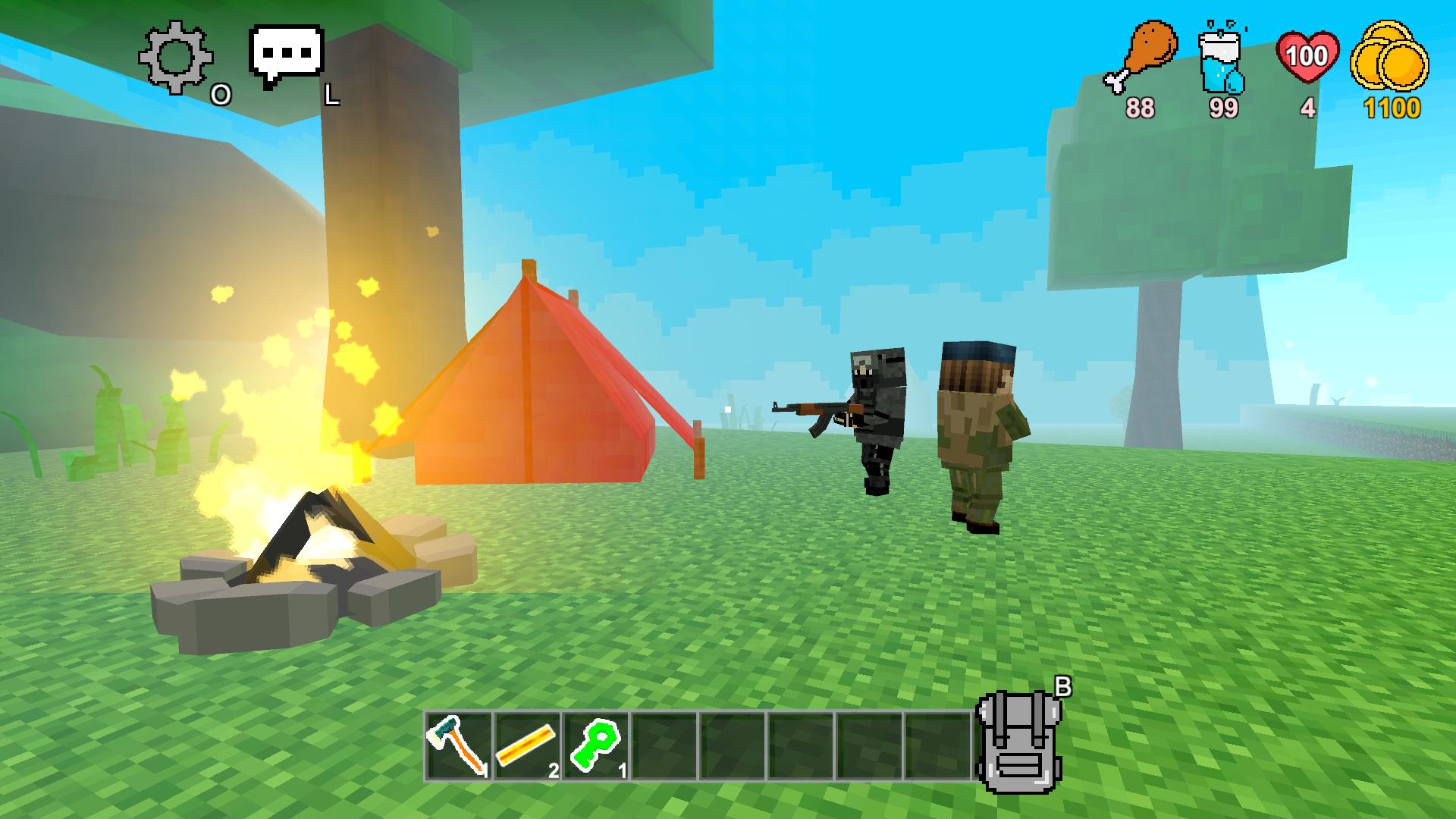The height and width of the screenshot is (819, 1456).
Task: Click the armor counter showing 4
Action: point(1307,108)
